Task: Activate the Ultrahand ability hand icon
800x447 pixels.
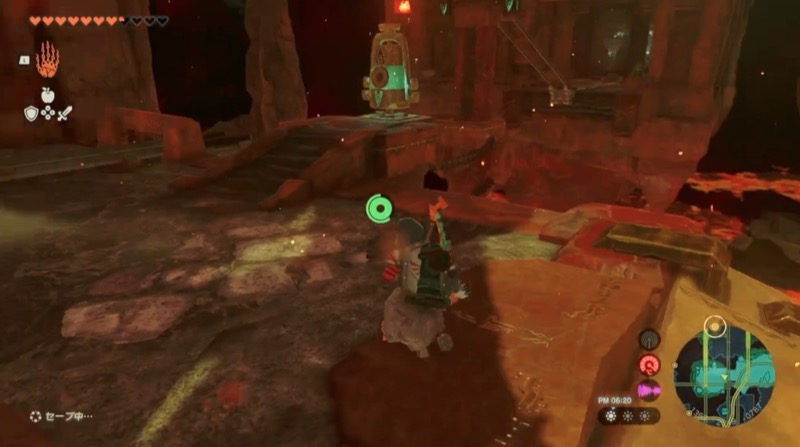Action: [47, 62]
